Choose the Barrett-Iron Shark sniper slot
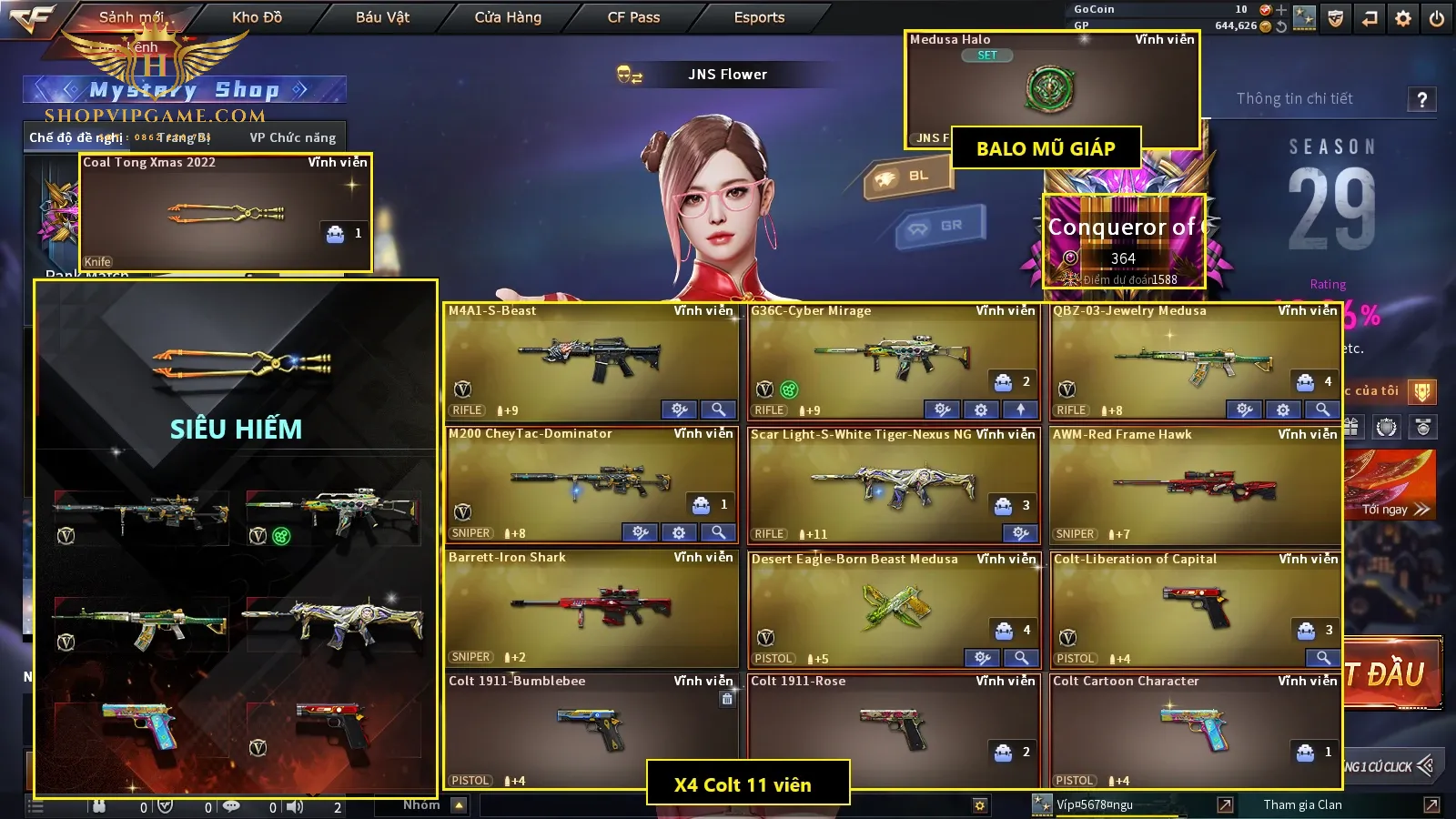This screenshot has width=1456, height=819. tap(591, 607)
